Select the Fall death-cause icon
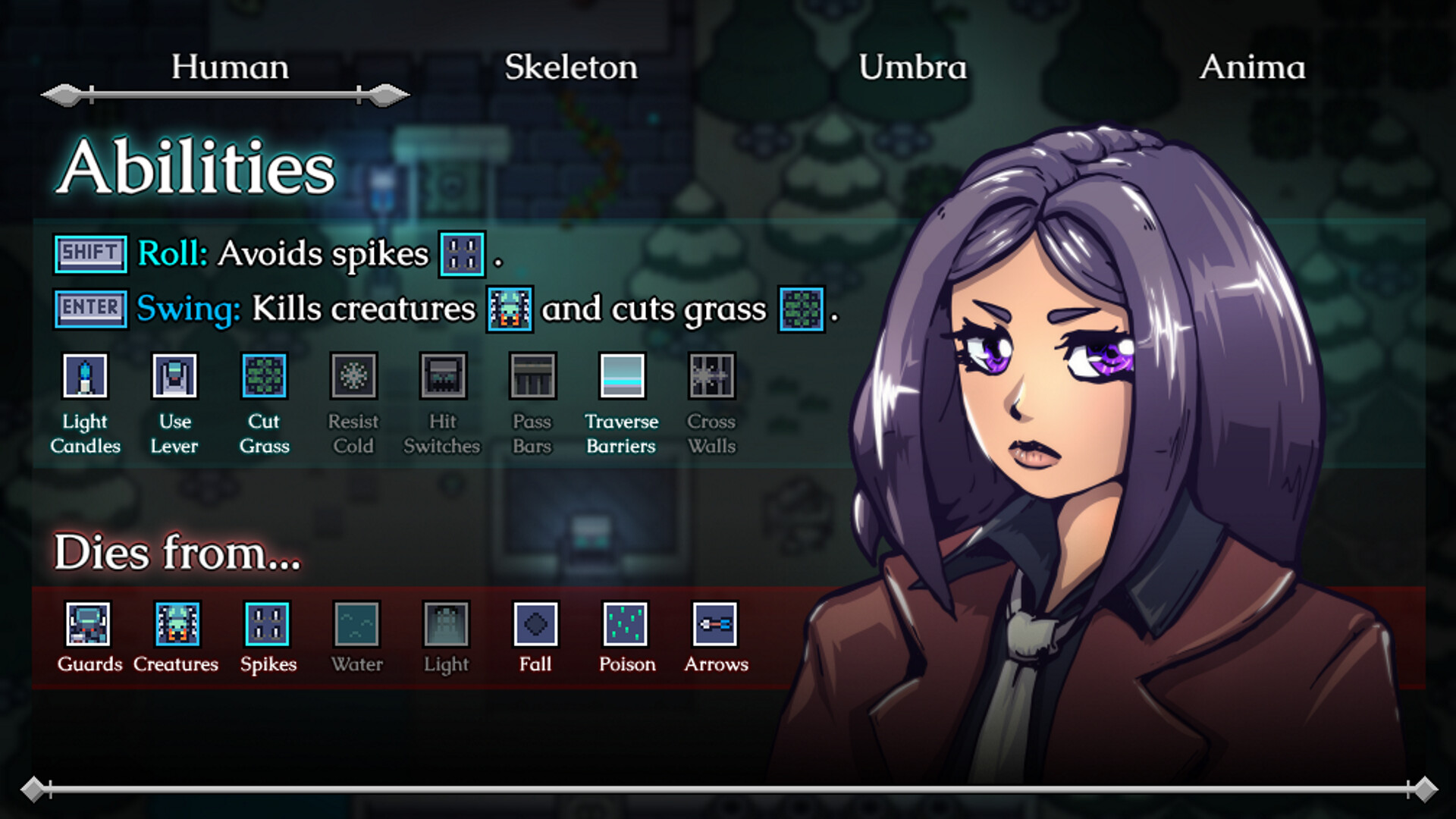The height and width of the screenshot is (819, 1456). 535,624
